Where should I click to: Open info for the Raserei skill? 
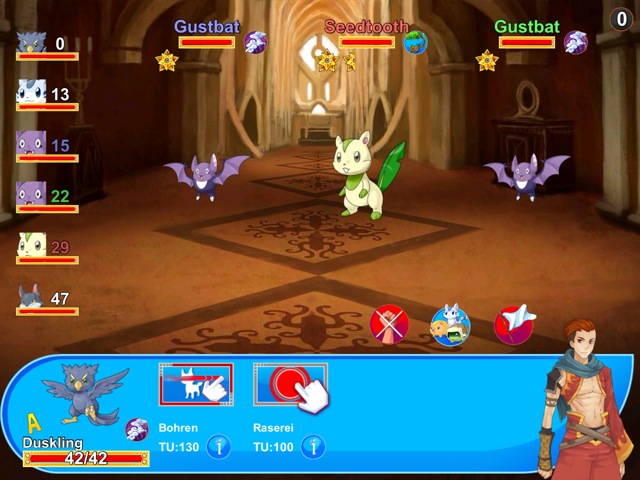[x=314, y=446]
